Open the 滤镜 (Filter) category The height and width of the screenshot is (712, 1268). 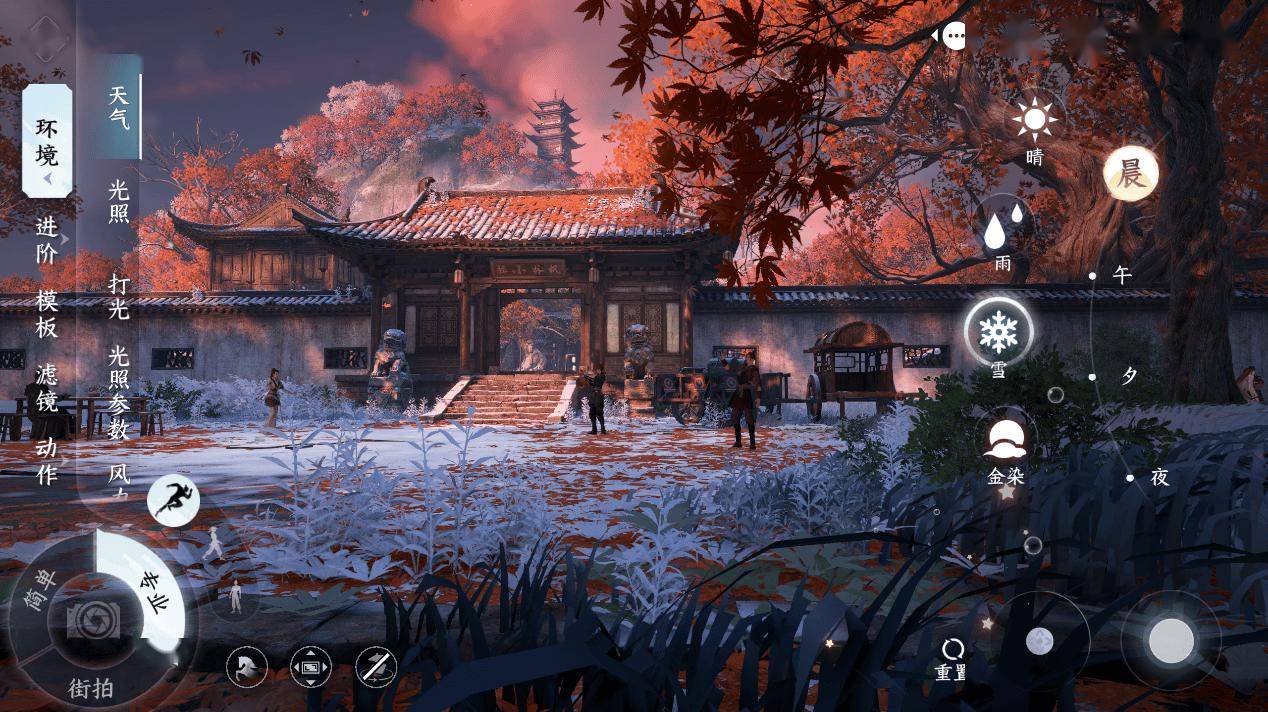(x=47, y=388)
